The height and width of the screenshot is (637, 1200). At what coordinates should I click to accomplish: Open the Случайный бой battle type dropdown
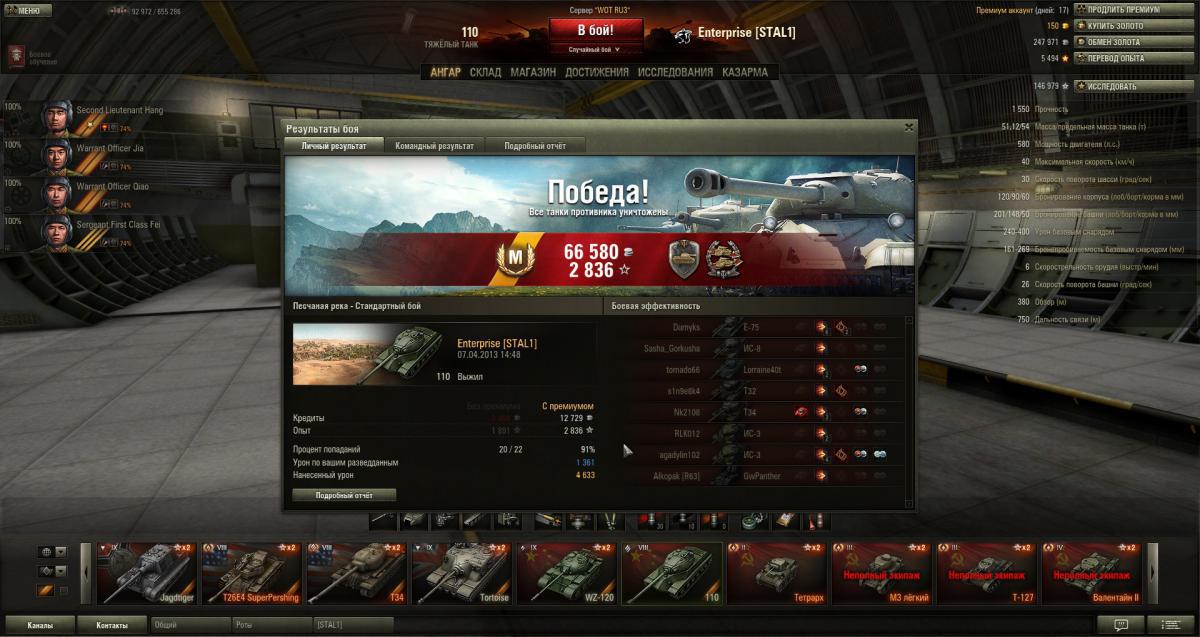(x=594, y=49)
